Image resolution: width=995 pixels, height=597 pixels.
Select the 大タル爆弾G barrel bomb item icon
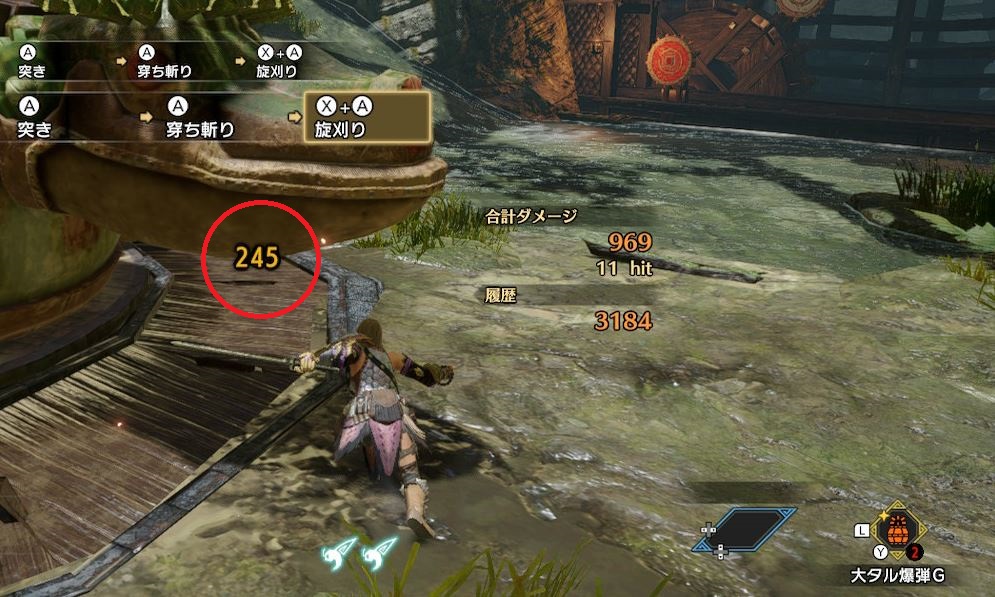click(897, 530)
